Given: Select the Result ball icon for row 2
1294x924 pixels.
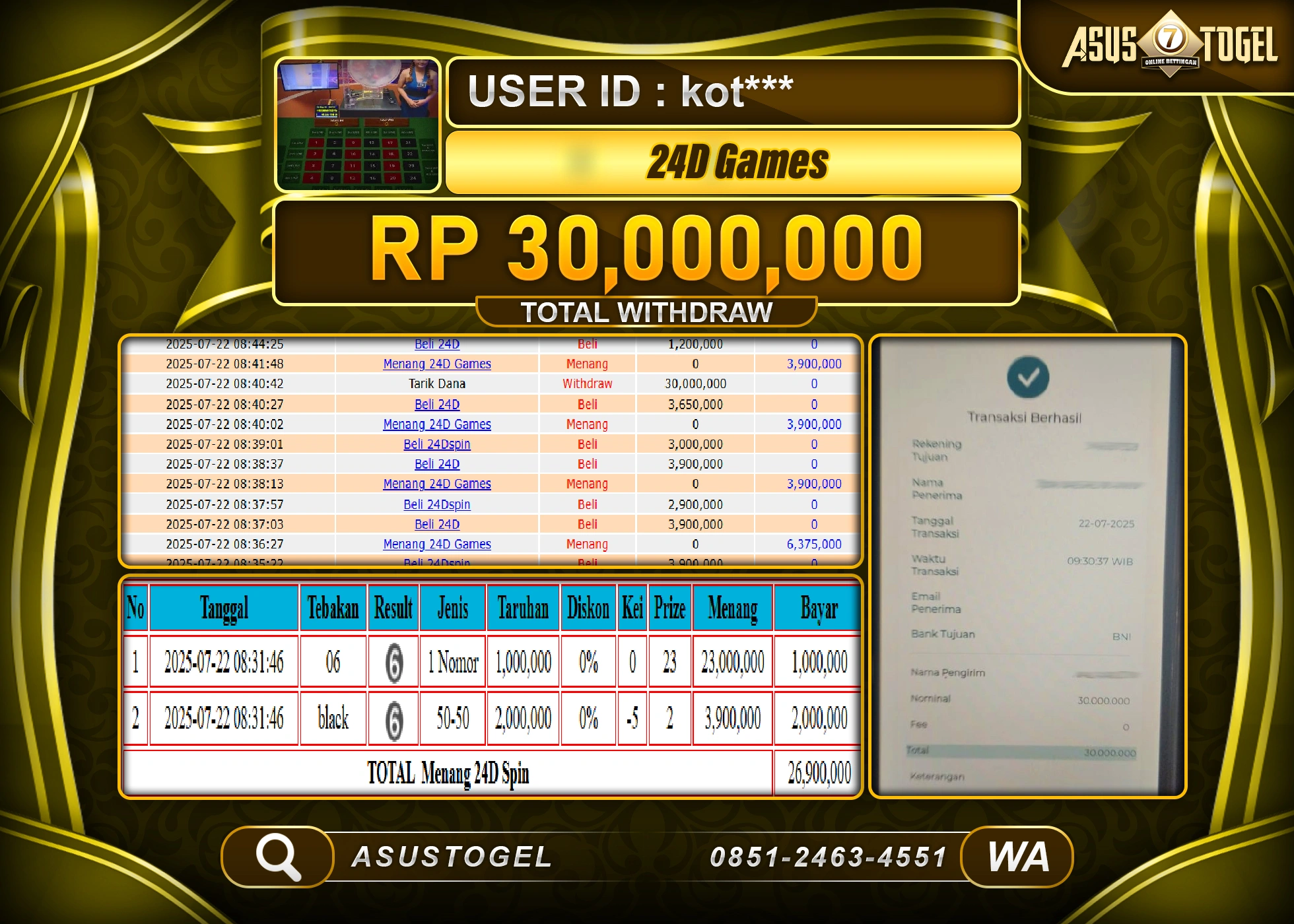Looking at the screenshot, I should tap(394, 718).
